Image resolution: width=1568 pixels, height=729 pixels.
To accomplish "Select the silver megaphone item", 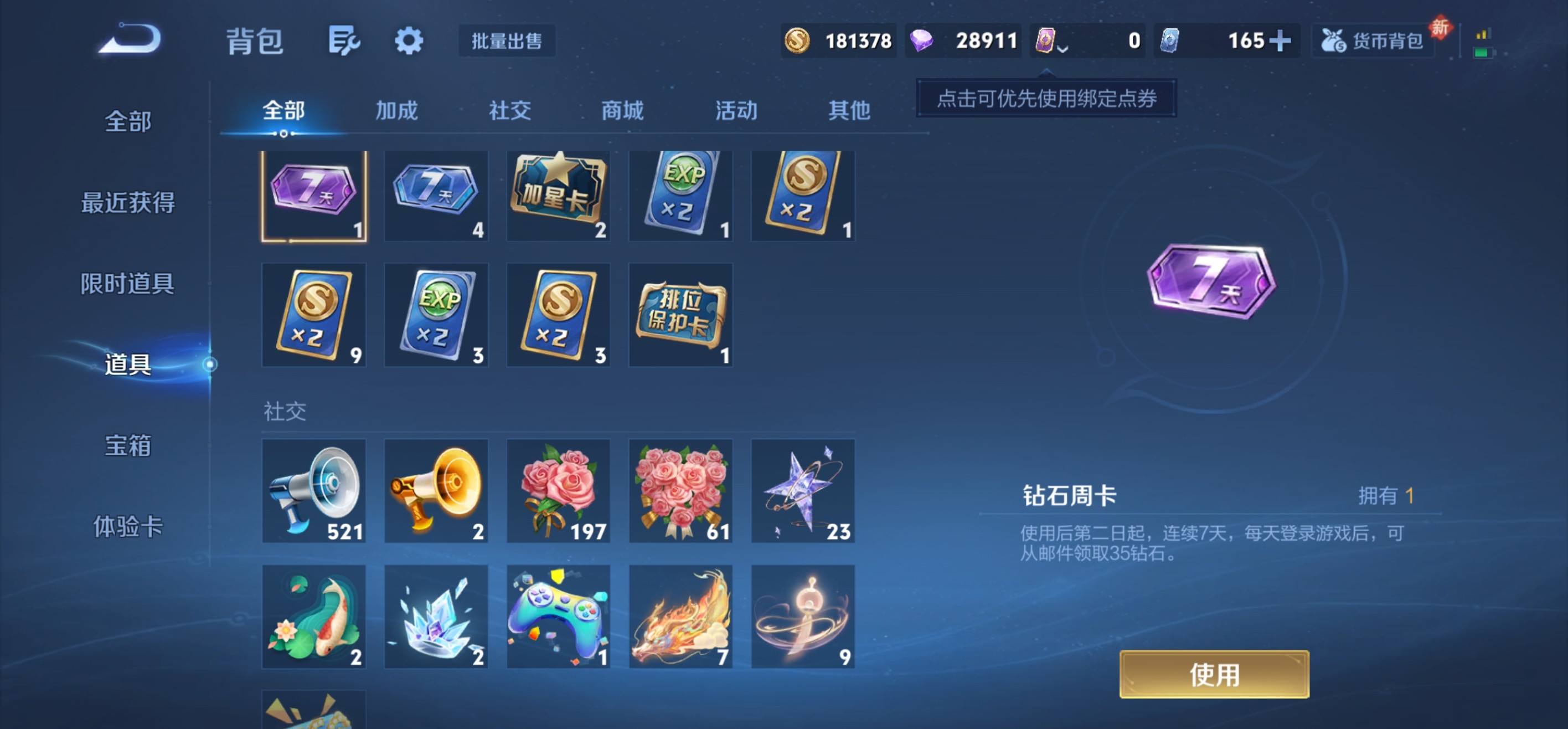I will pos(314,491).
